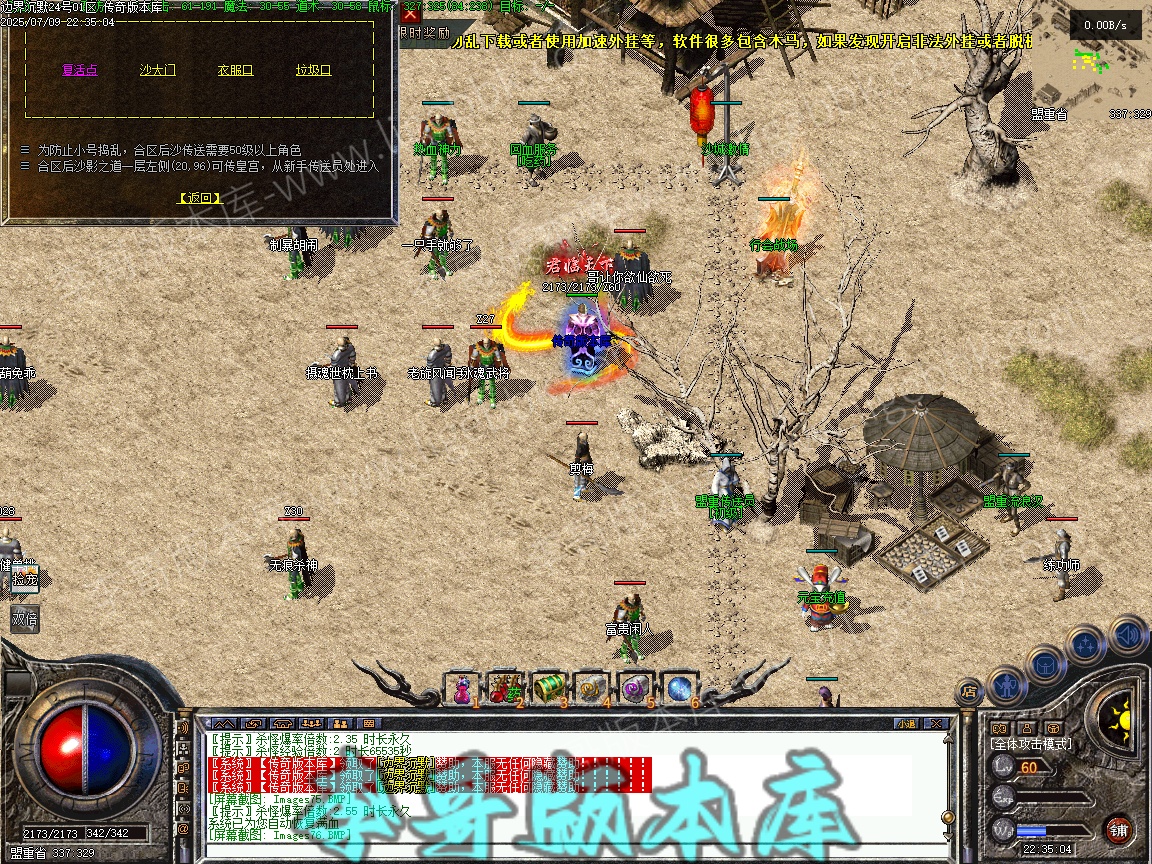Viewport: 1152px width, 864px height.
Task: Teleport to 复活点 in the dialog
Action: tap(80, 70)
